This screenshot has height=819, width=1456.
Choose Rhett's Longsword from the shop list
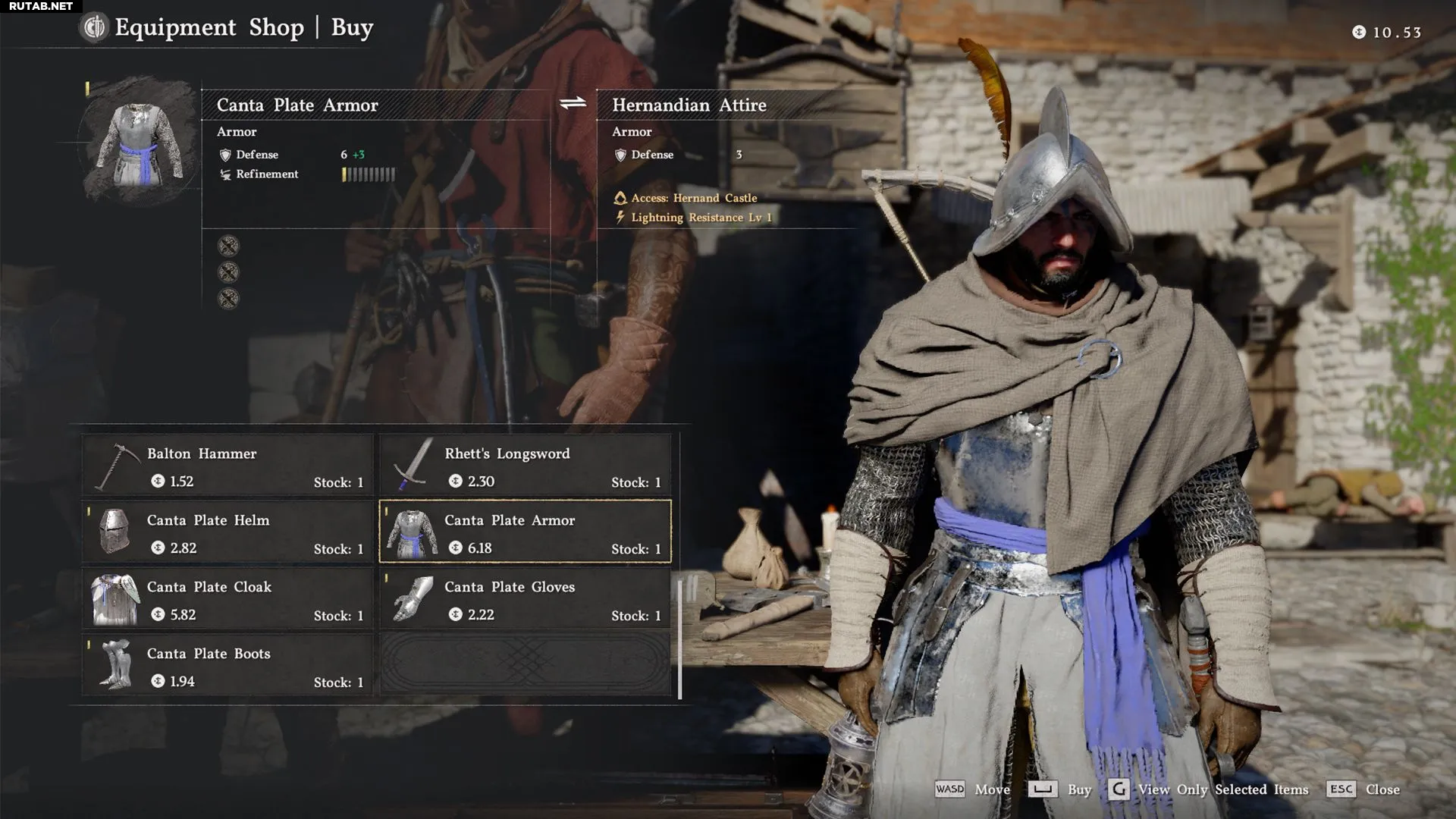click(x=525, y=465)
